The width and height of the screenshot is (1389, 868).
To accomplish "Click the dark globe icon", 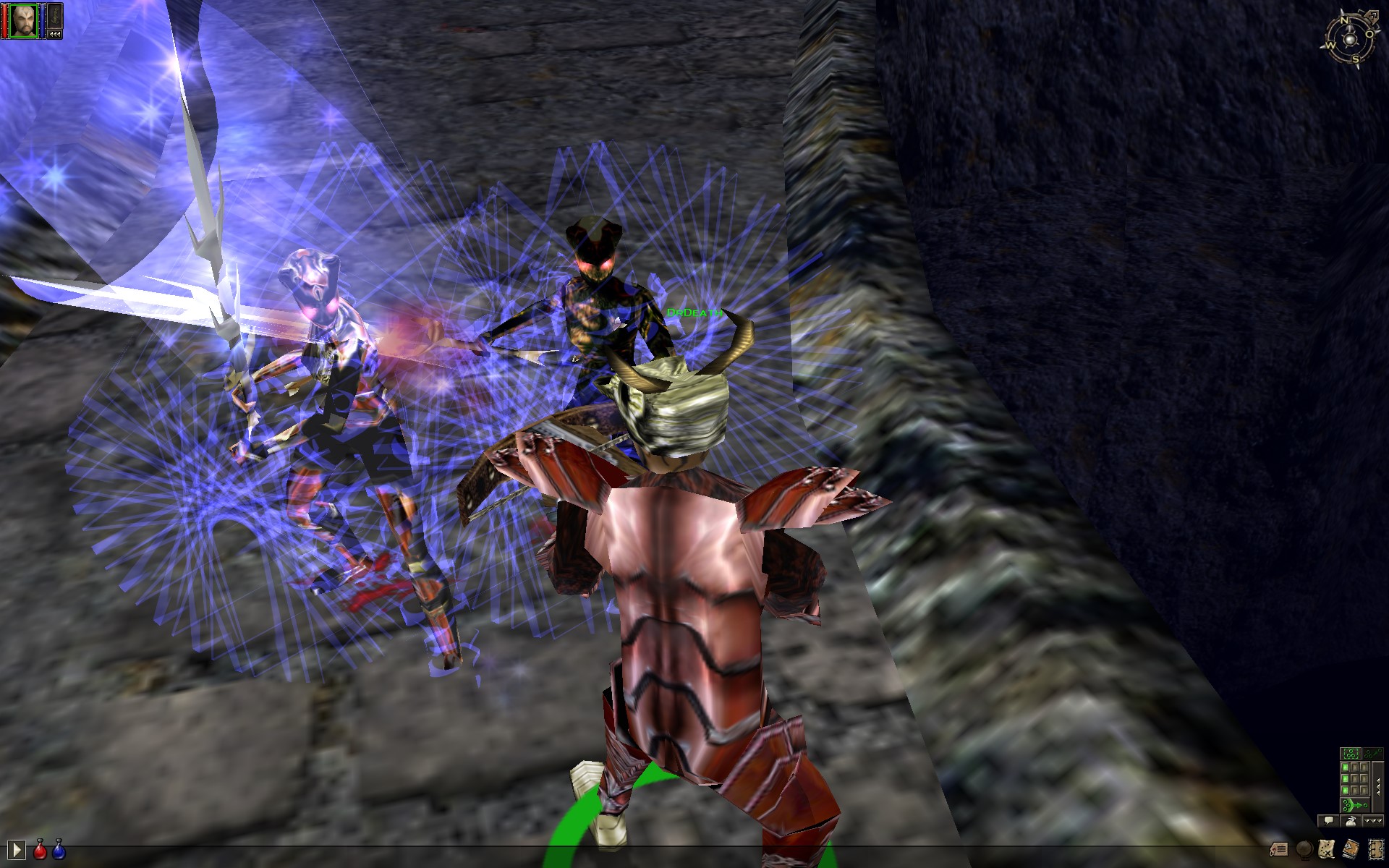I will 1304,848.
